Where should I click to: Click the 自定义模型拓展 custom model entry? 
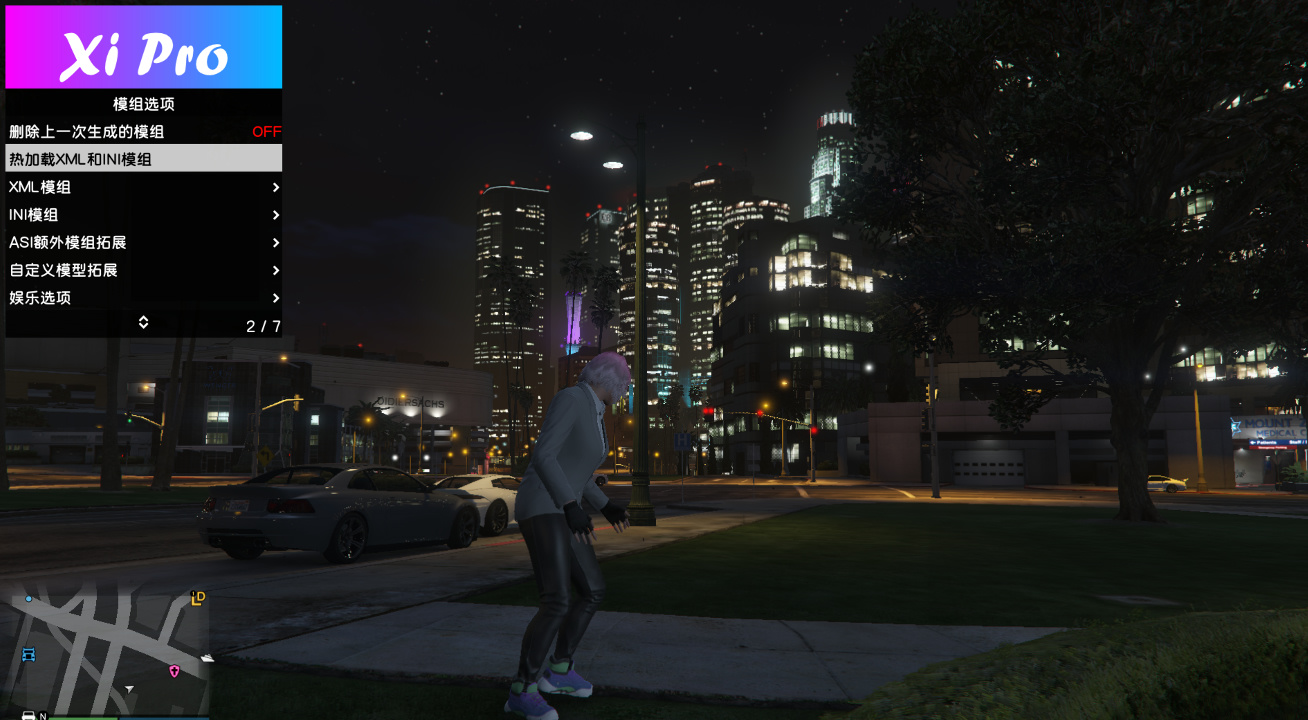143,270
